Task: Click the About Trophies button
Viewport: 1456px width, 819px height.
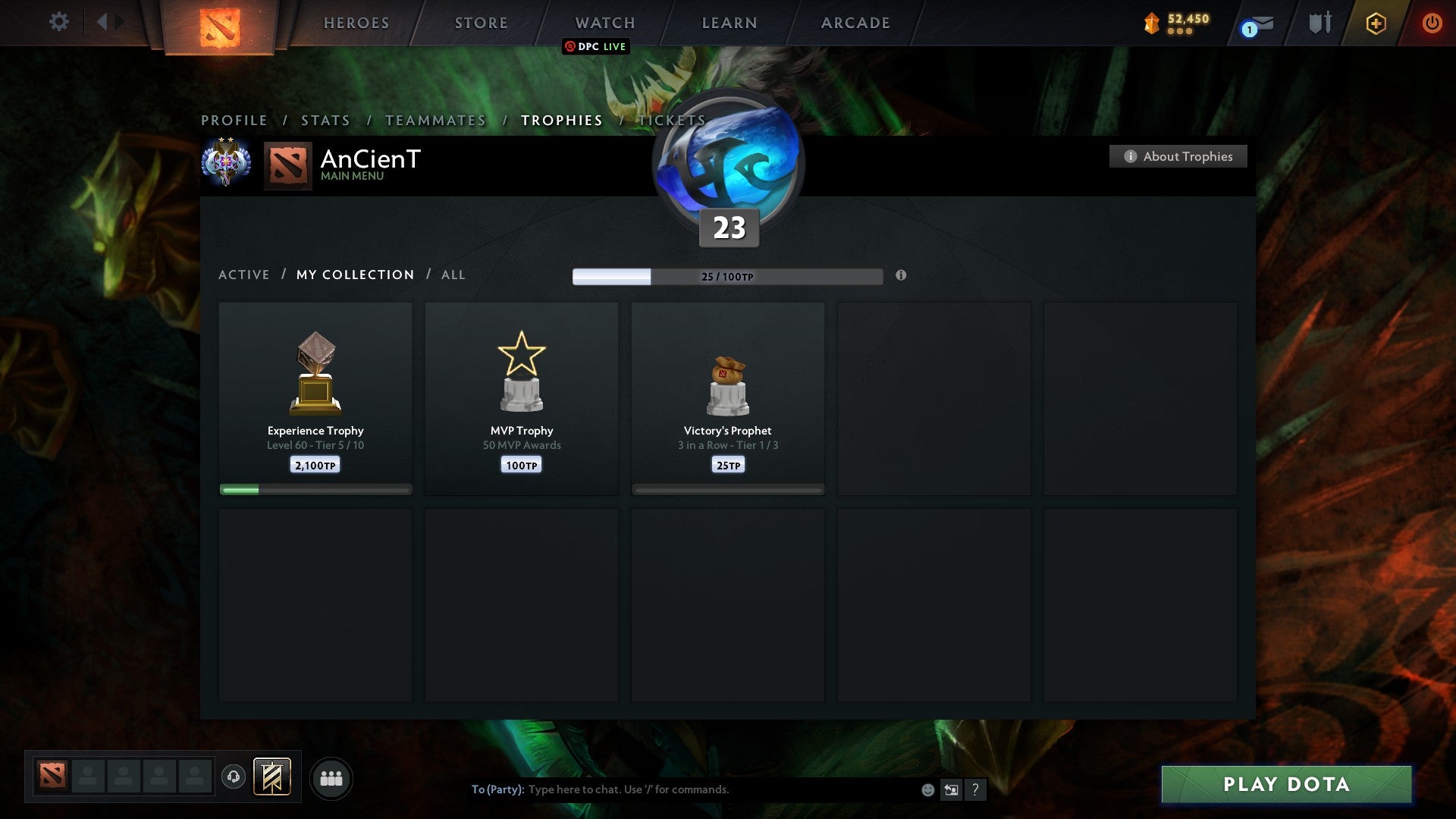Action: (1178, 156)
